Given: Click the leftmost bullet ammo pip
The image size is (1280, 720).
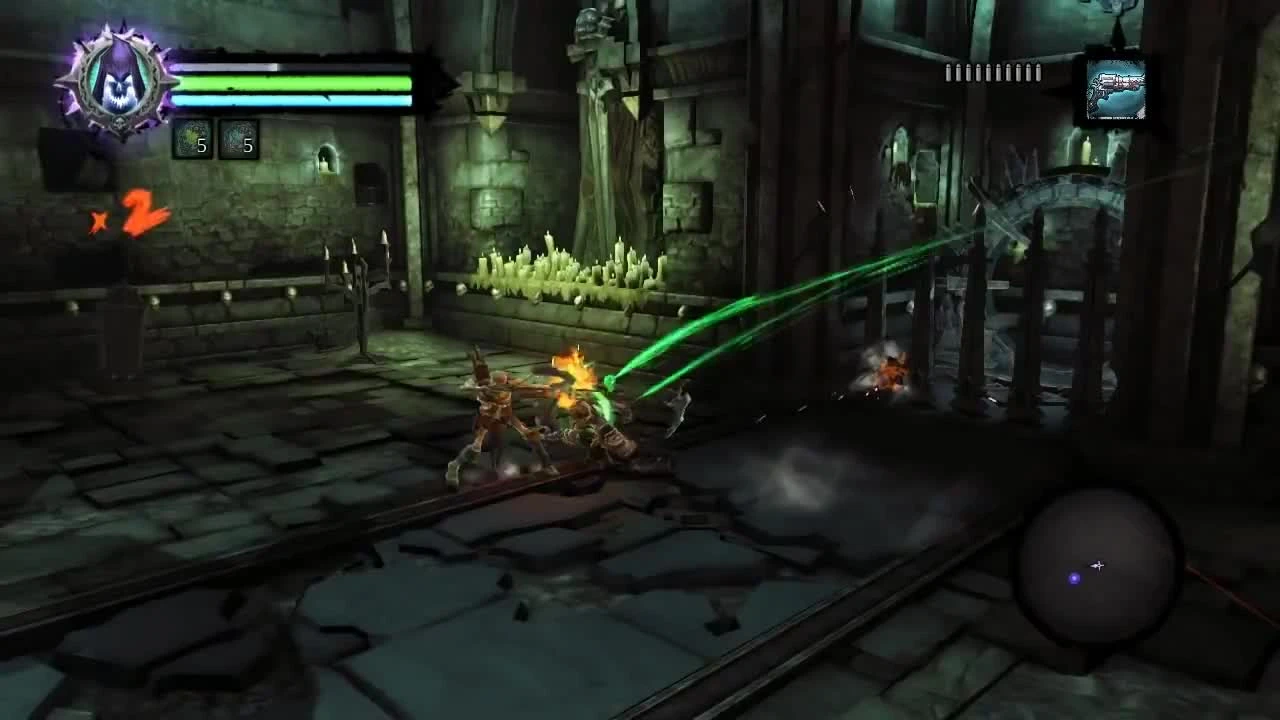Looking at the screenshot, I should (x=948, y=73).
